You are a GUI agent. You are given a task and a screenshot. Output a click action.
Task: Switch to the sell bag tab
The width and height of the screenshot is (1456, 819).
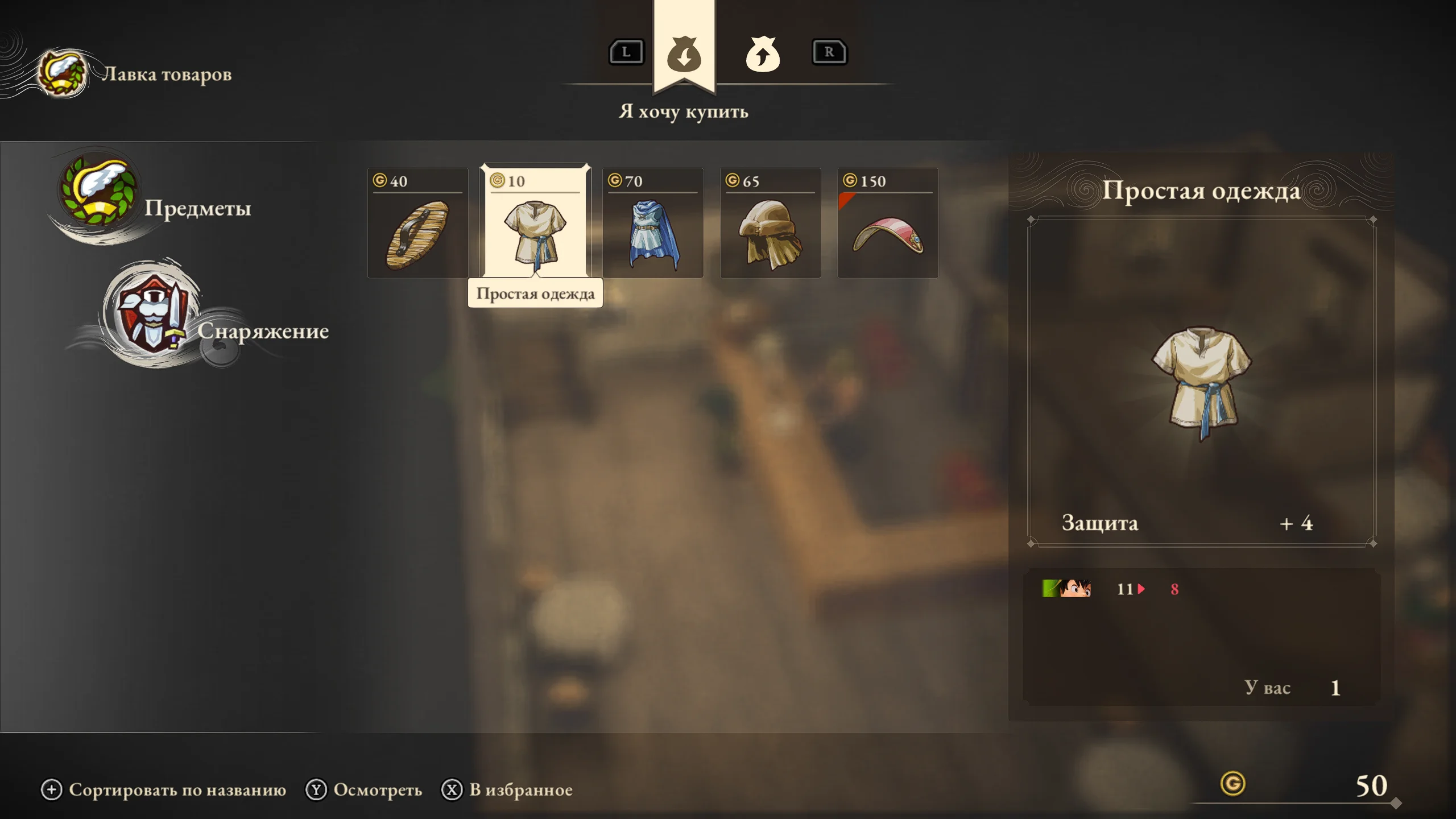762,55
